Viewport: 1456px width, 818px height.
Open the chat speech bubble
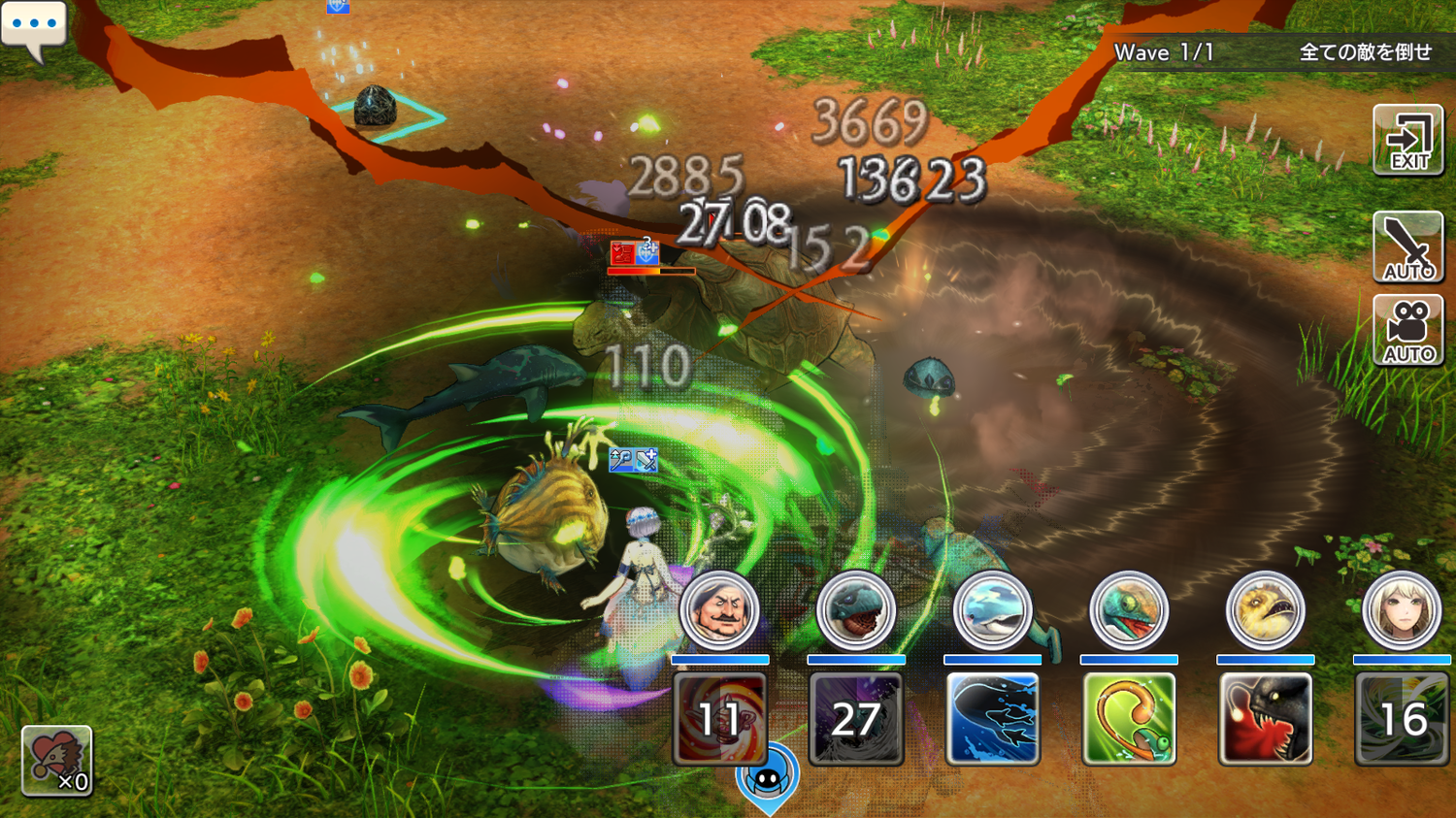34,27
